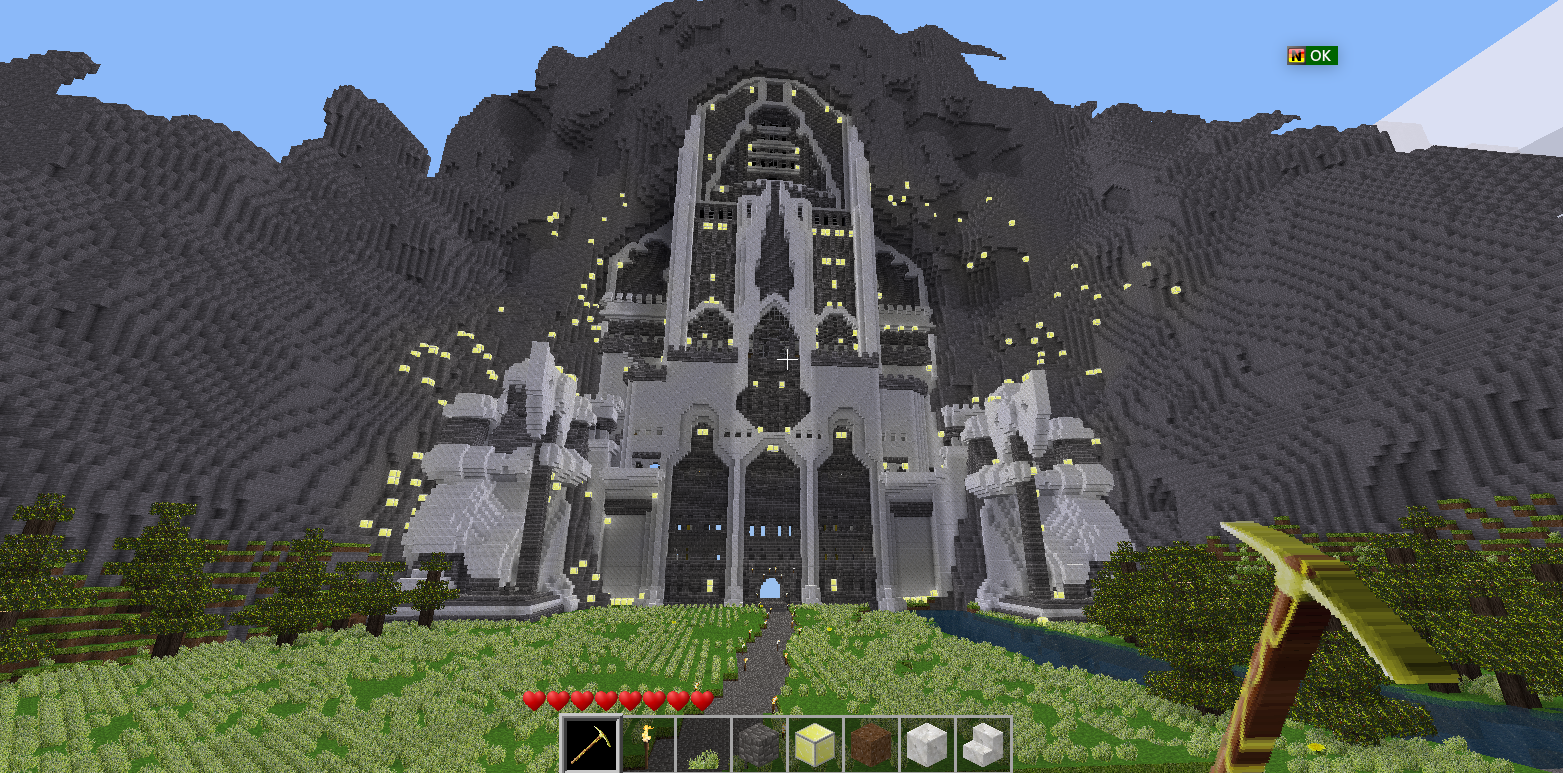Choose the white marble cube slot
This screenshot has height=773, width=1563.
927,745
